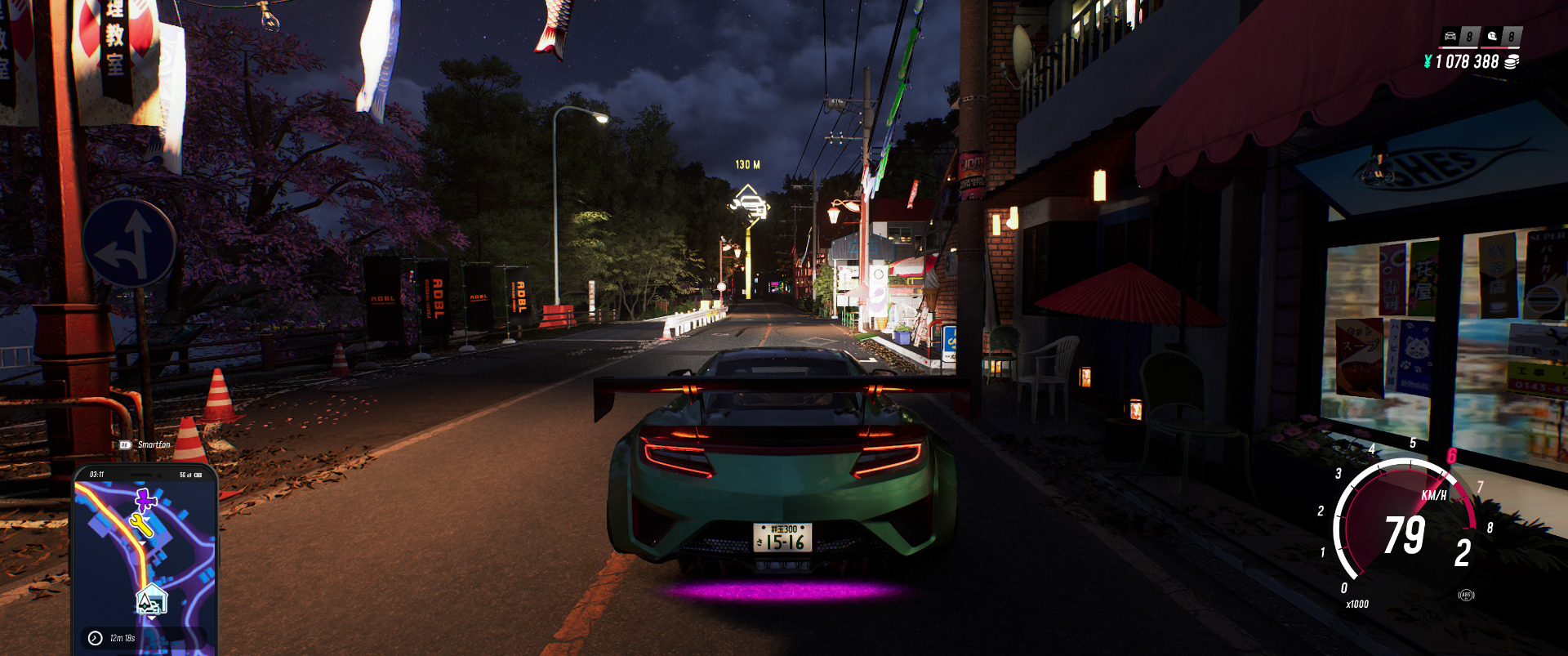Click the car level icon
This screenshot has height=656, width=1568.
[1450, 36]
